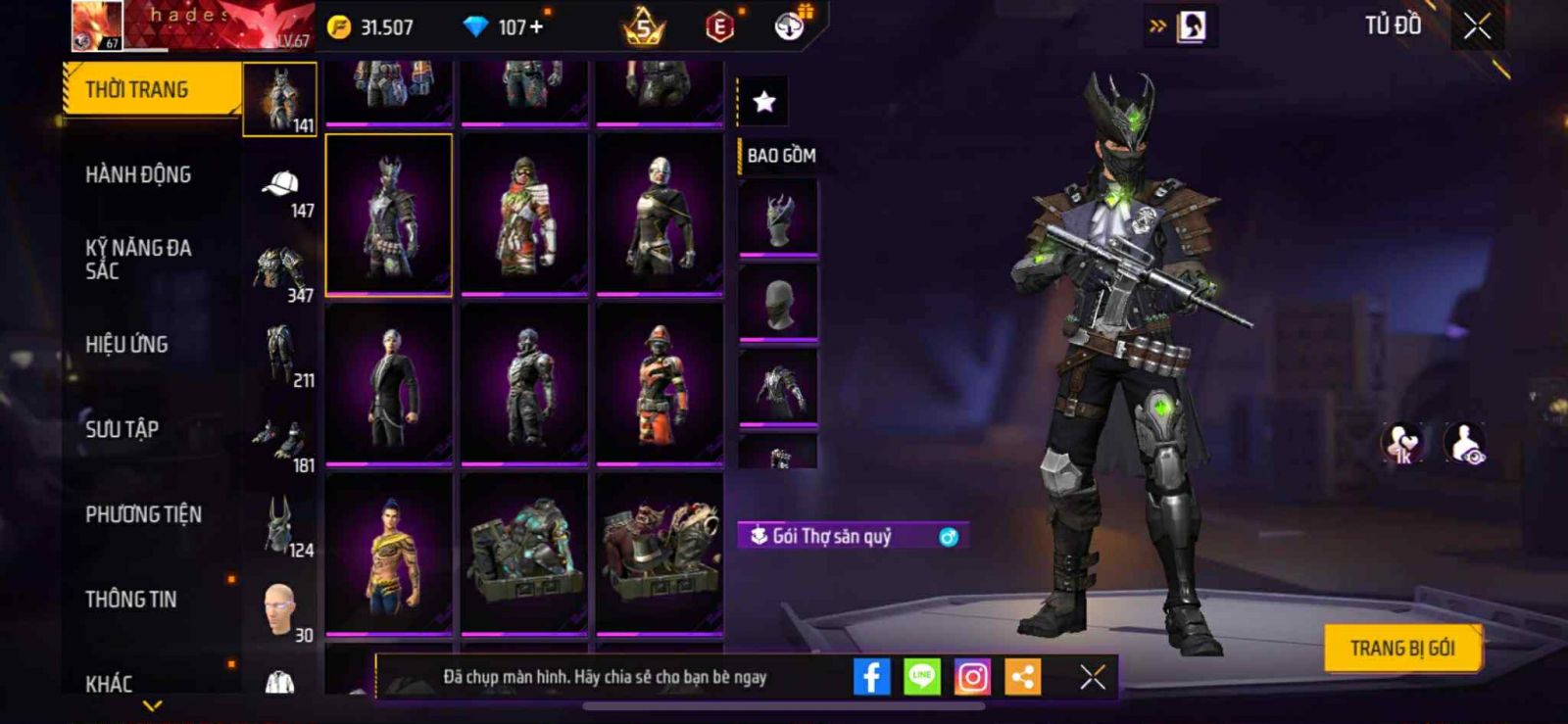This screenshot has width=1568, height=724.
Task: Dismiss the screenshot share bar
Action: pos(1093,677)
